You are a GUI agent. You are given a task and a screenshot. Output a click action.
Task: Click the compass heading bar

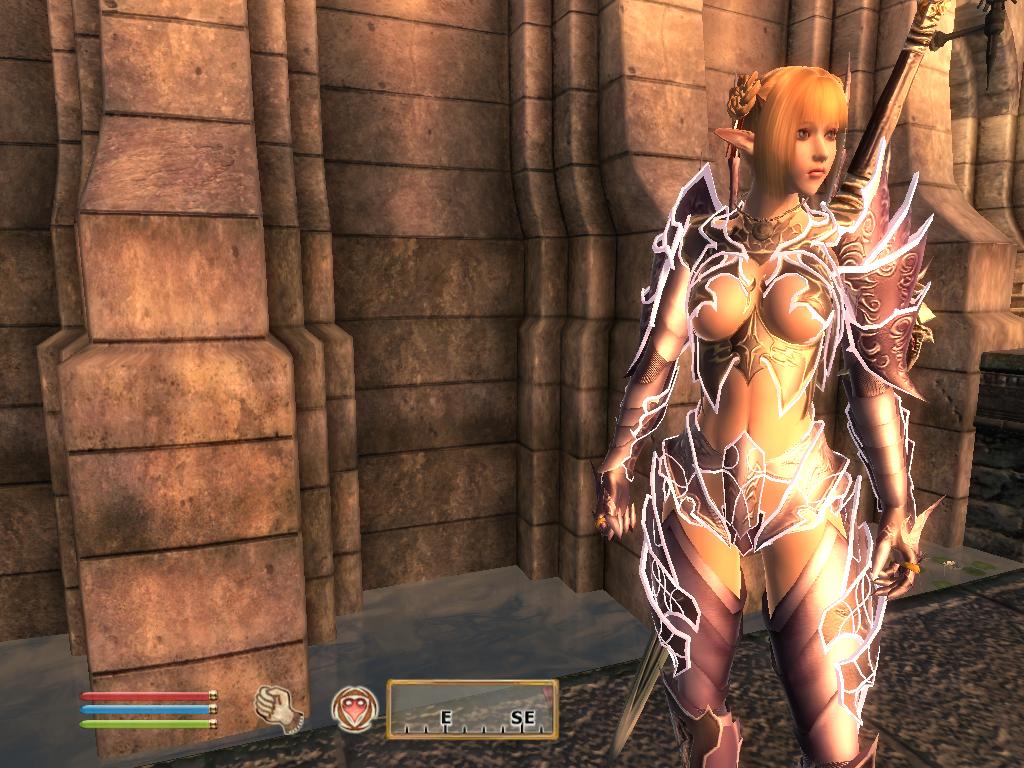click(472, 708)
